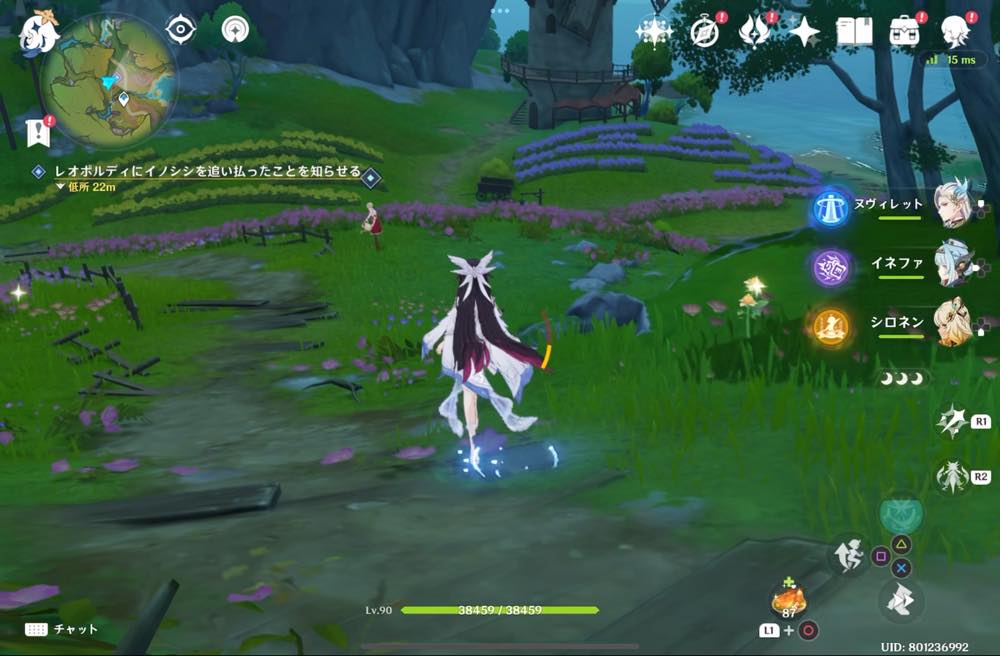Screen dimensions: 1000x656
Task: Activate the elemental skill marked R1
Action: 951,422
